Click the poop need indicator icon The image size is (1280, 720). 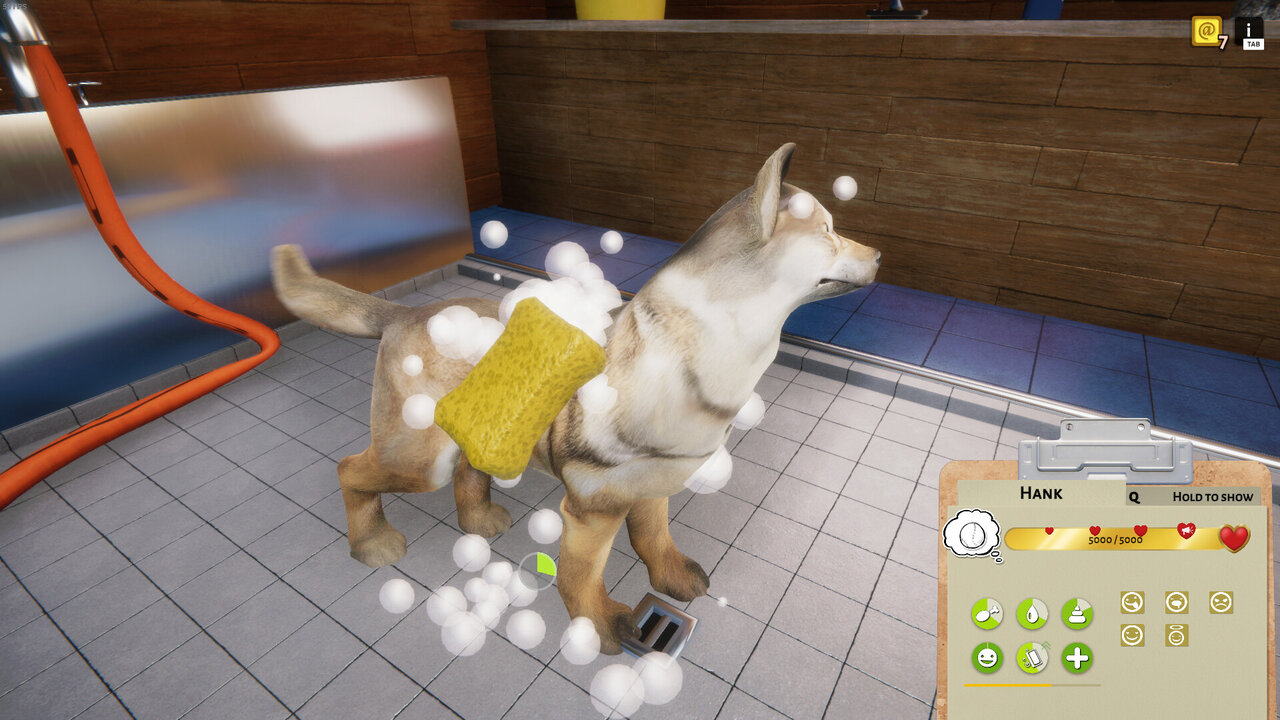tap(1076, 615)
